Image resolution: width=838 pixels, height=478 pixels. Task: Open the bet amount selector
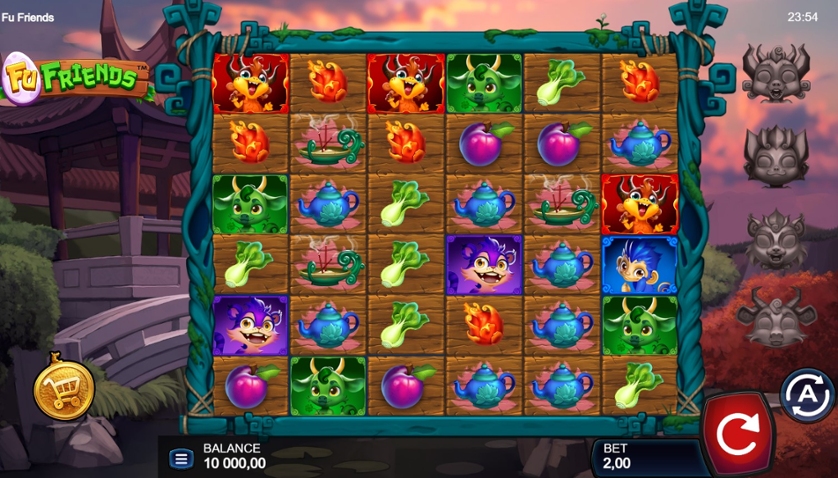(640, 456)
